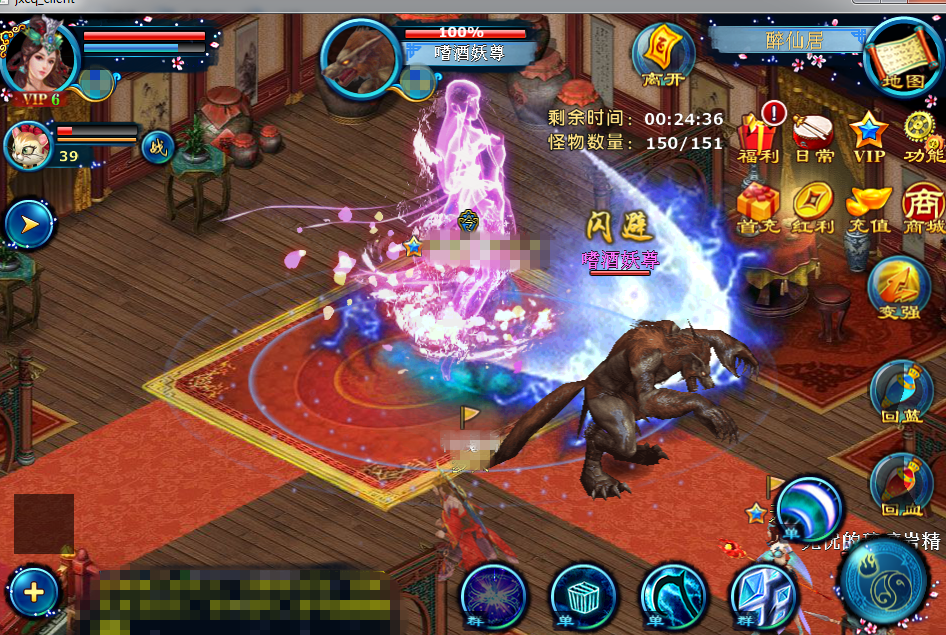Open the 日常 daily drum icon

coord(813,137)
